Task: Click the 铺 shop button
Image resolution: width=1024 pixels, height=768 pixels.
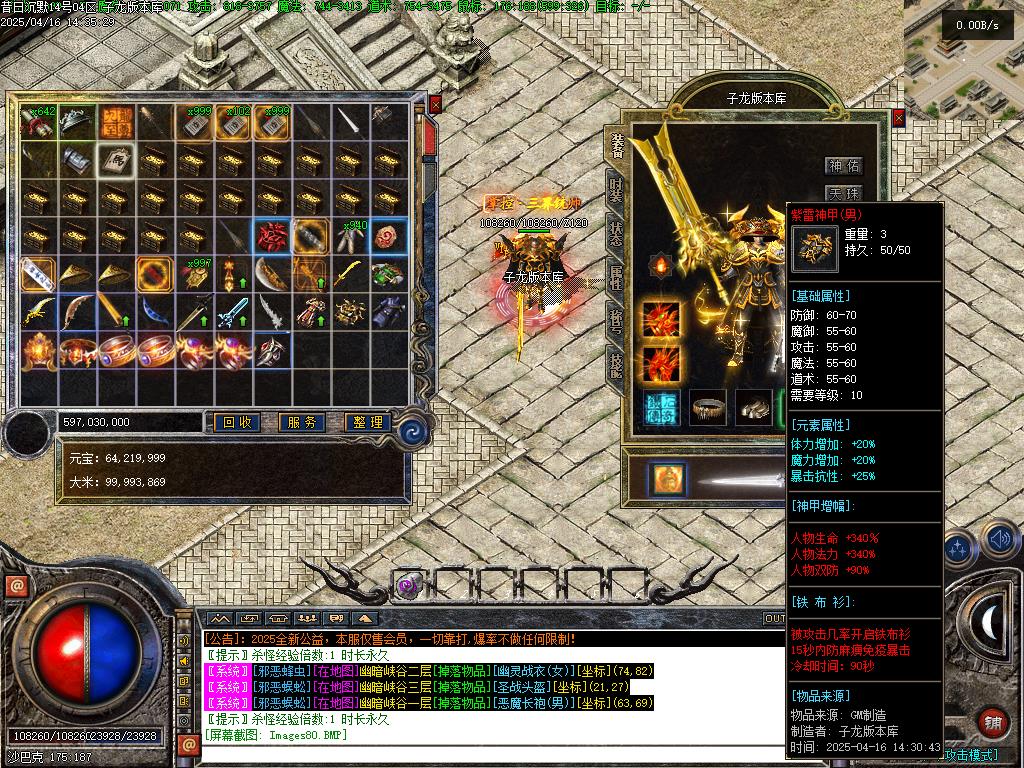Action: click(x=993, y=722)
